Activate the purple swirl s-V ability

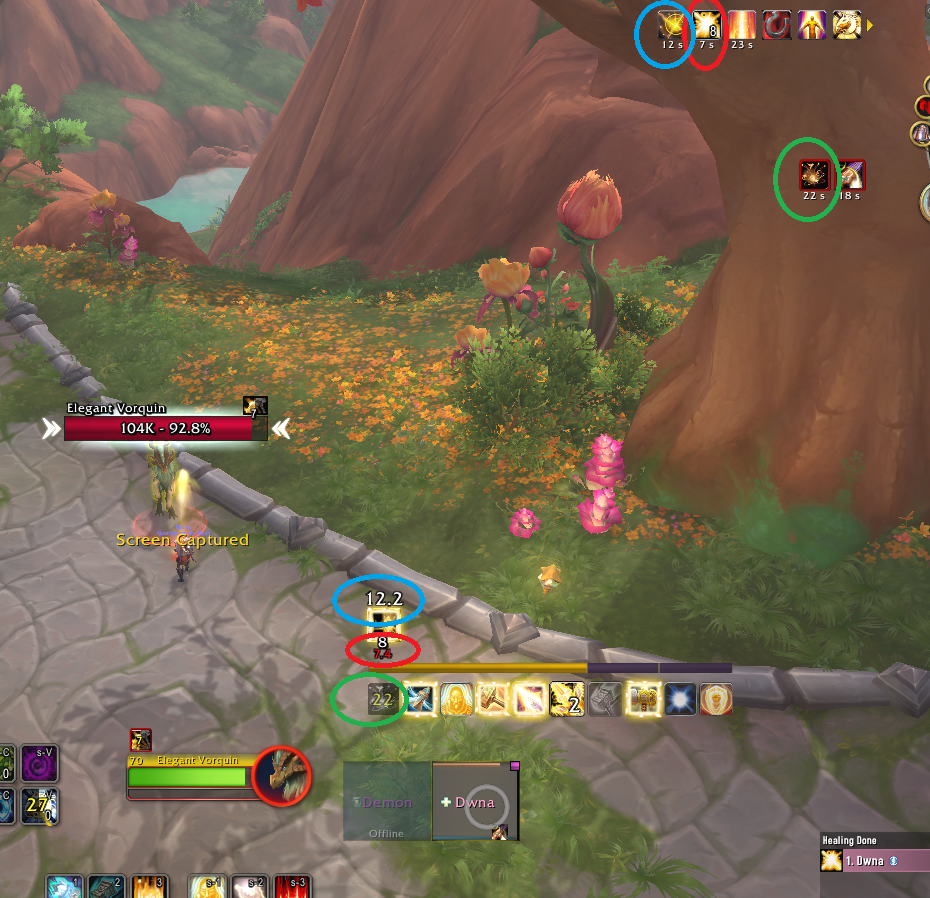click(x=40, y=764)
